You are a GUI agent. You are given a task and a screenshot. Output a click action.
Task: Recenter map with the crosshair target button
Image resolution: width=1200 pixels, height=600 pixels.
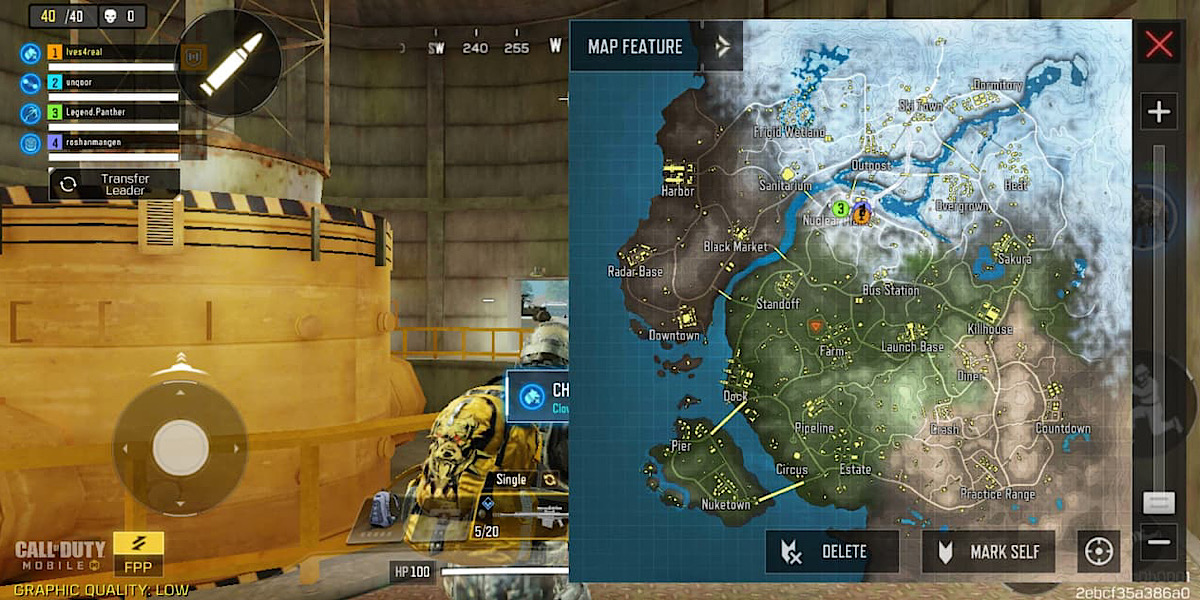[1099, 552]
